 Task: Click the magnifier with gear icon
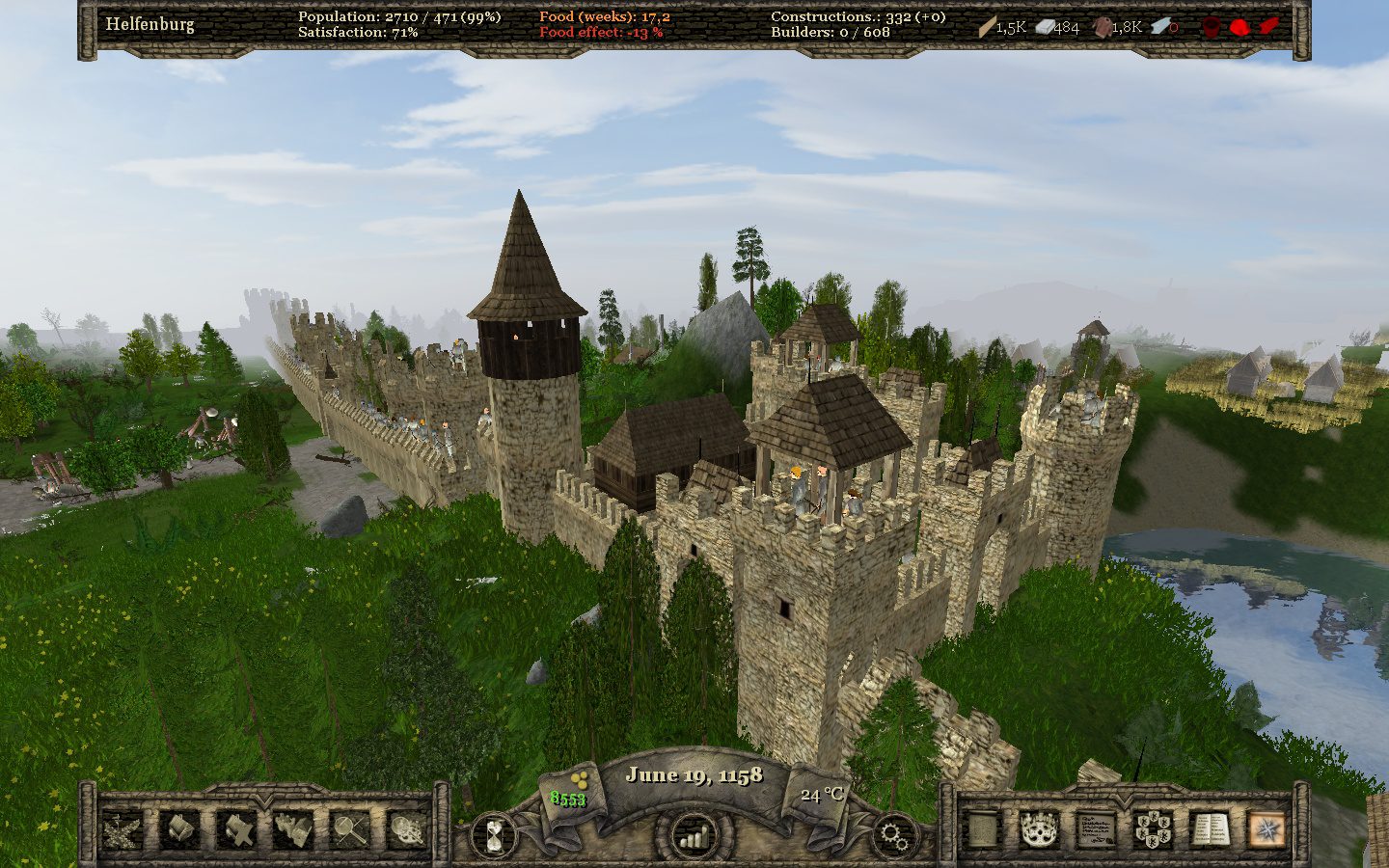407,828
